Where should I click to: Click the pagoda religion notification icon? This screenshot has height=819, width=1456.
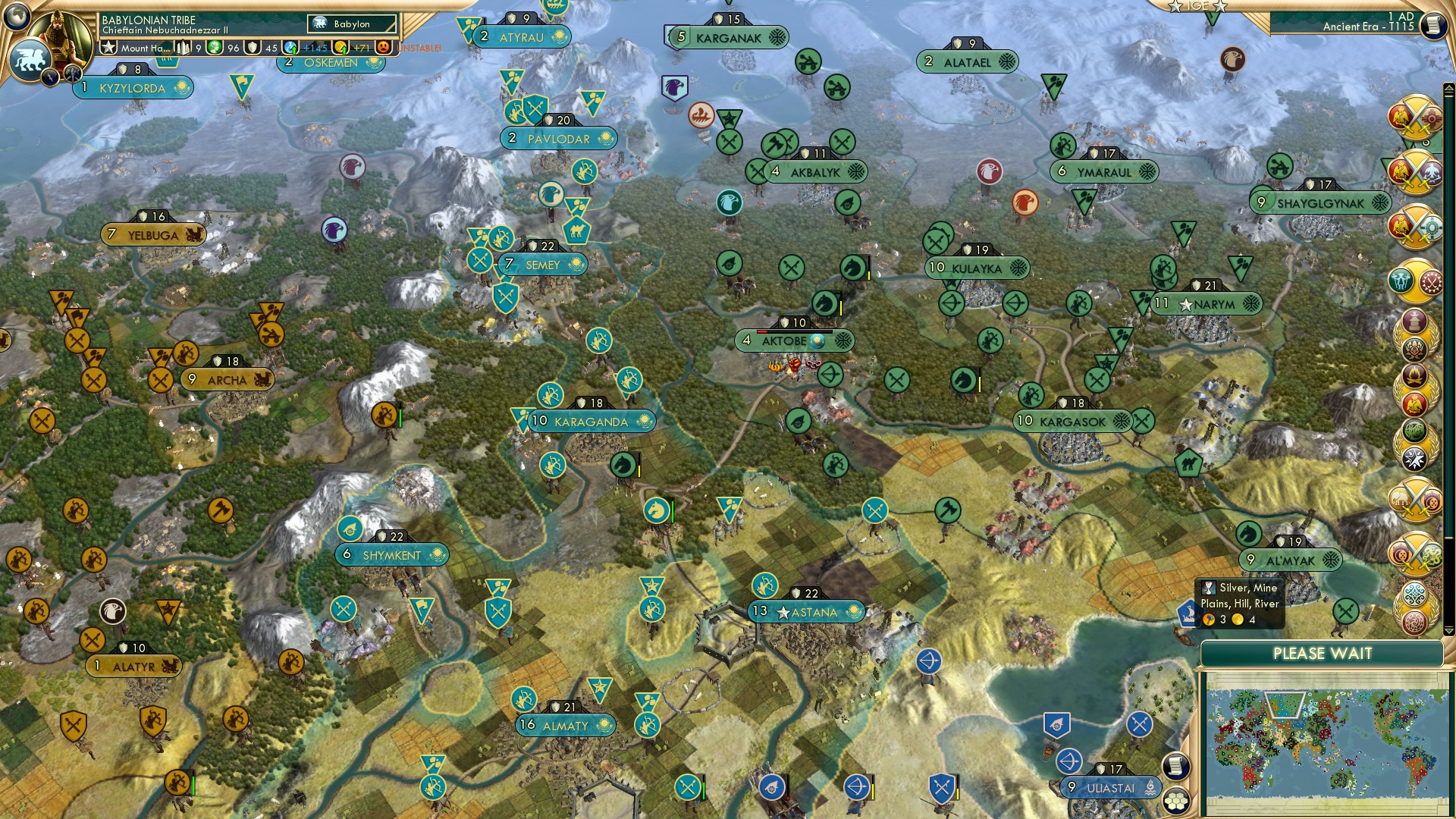tap(1414, 322)
